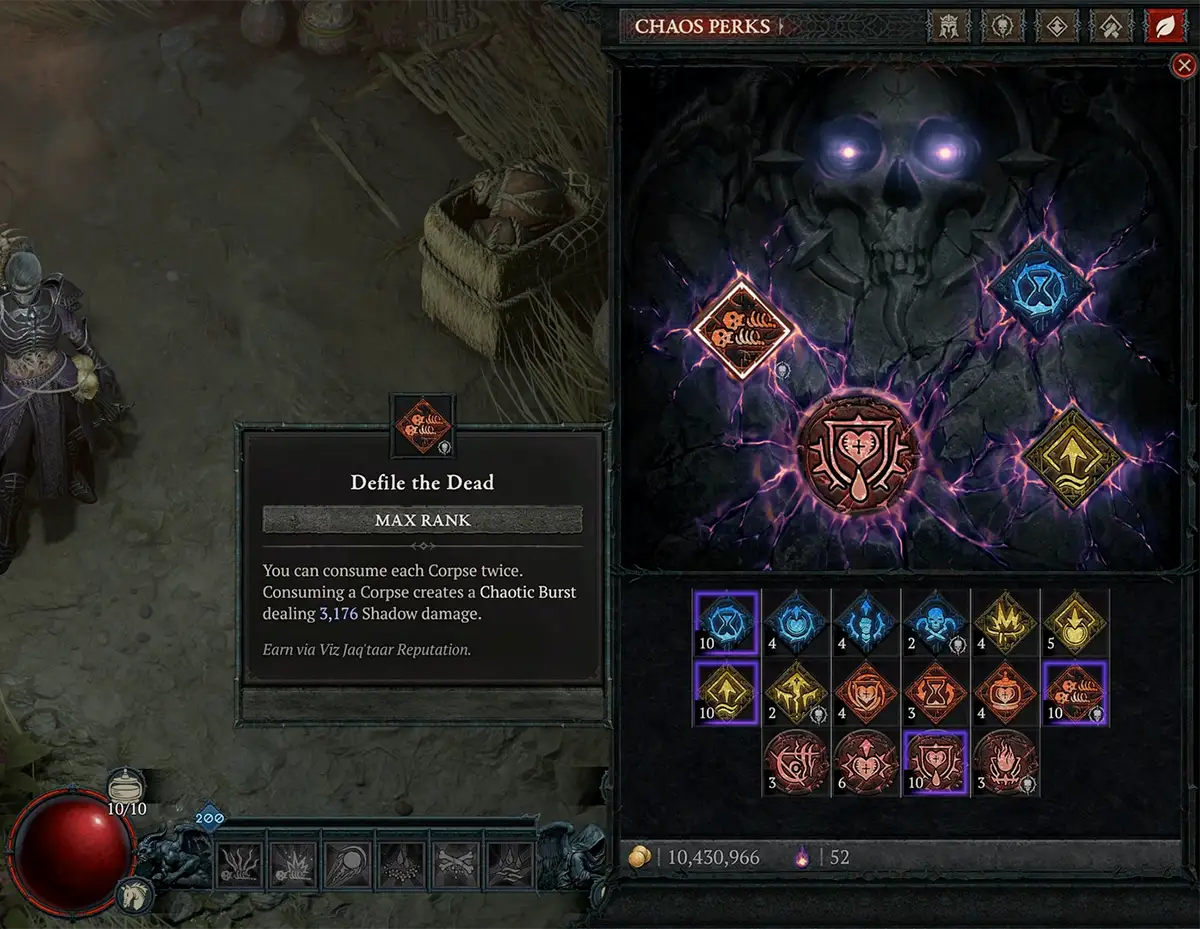Close the Chaos Perks panel
1200x929 pixels.
click(x=1183, y=66)
